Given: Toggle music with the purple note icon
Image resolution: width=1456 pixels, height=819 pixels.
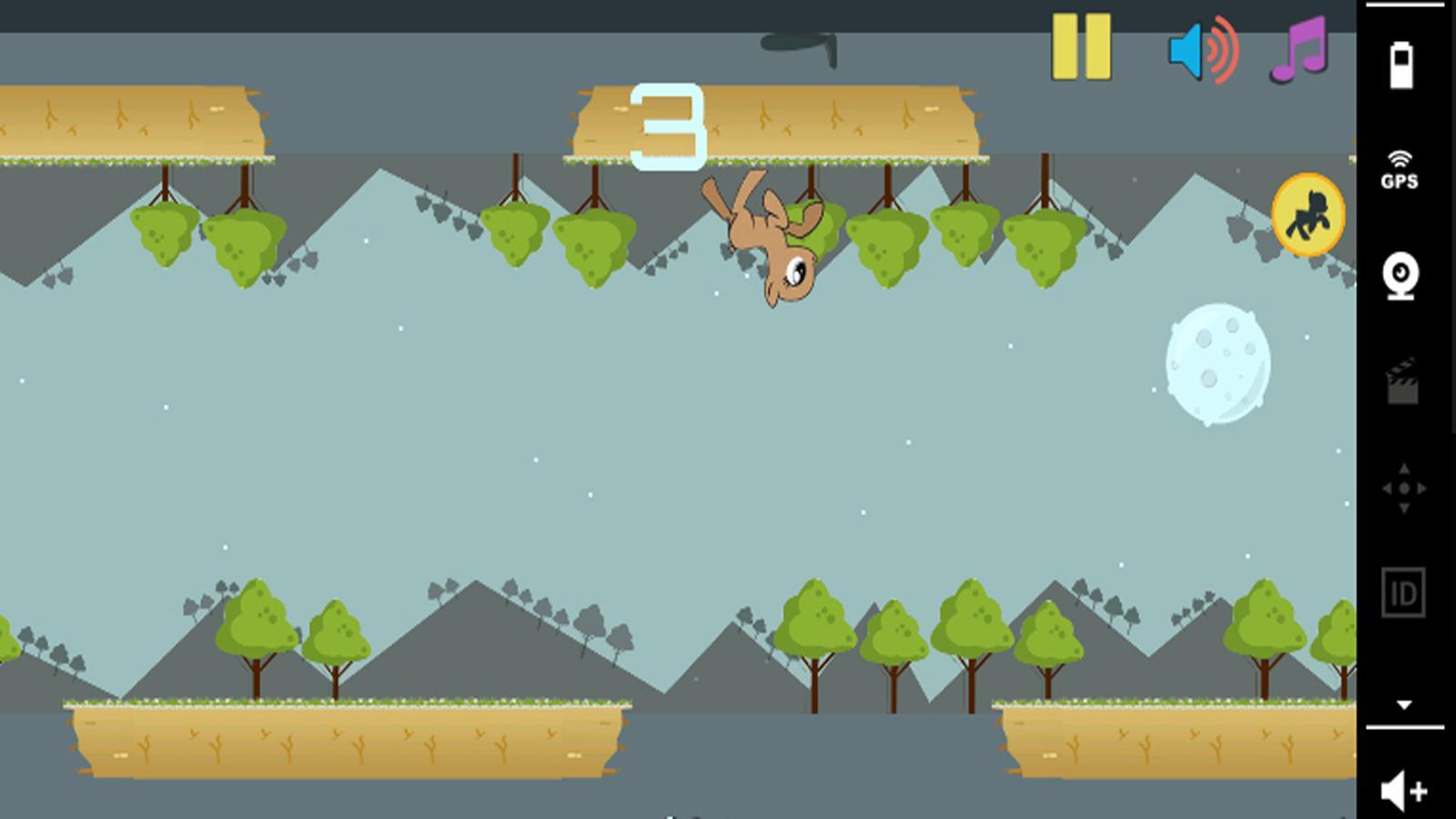Looking at the screenshot, I should click(1299, 49).
